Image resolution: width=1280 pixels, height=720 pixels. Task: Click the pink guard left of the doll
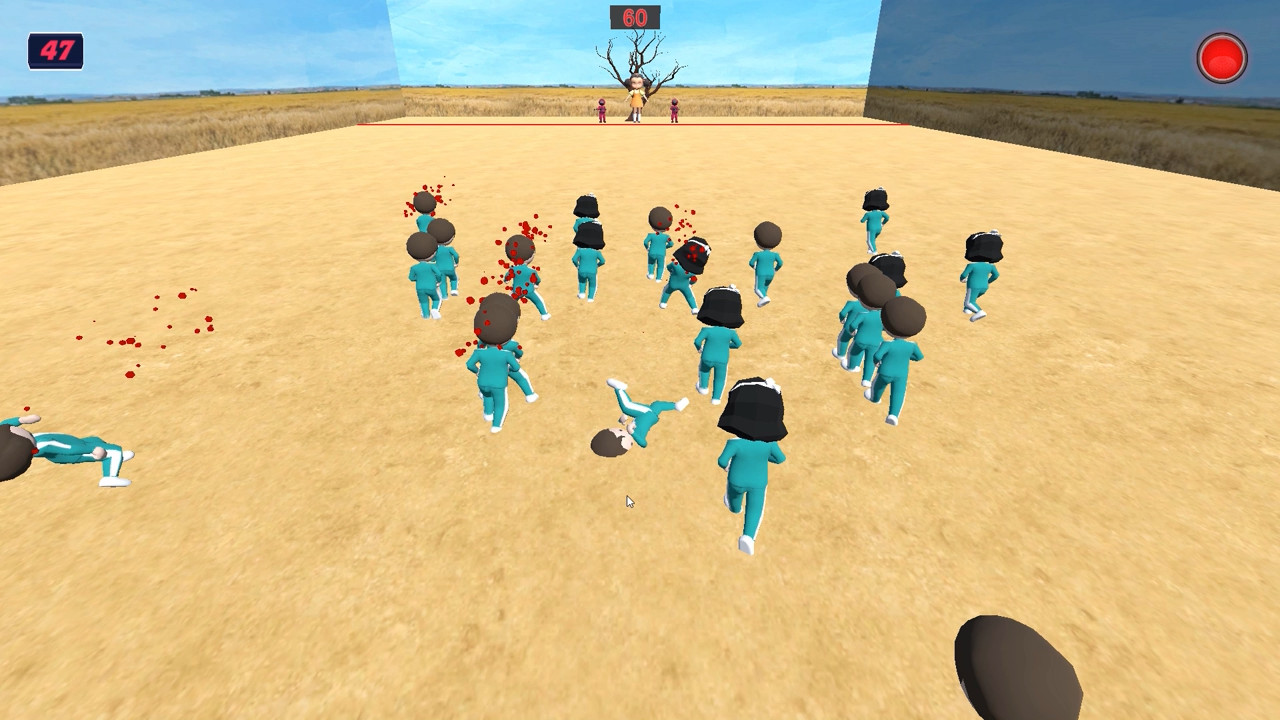600,112
